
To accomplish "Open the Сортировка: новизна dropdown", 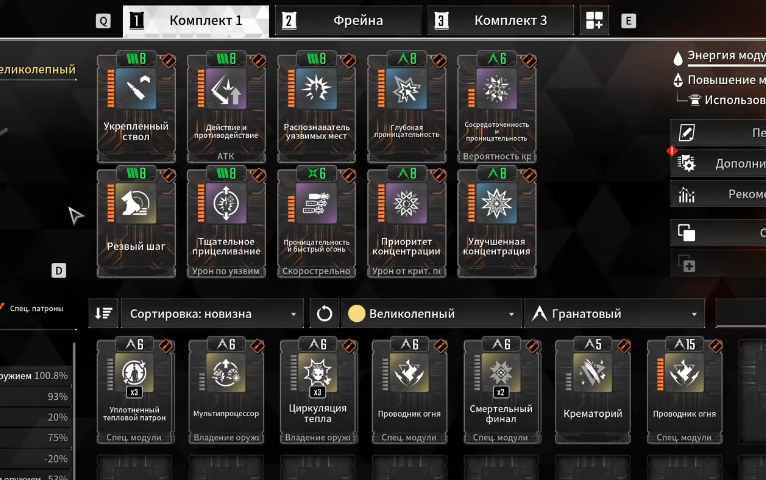I will [212, 313].
